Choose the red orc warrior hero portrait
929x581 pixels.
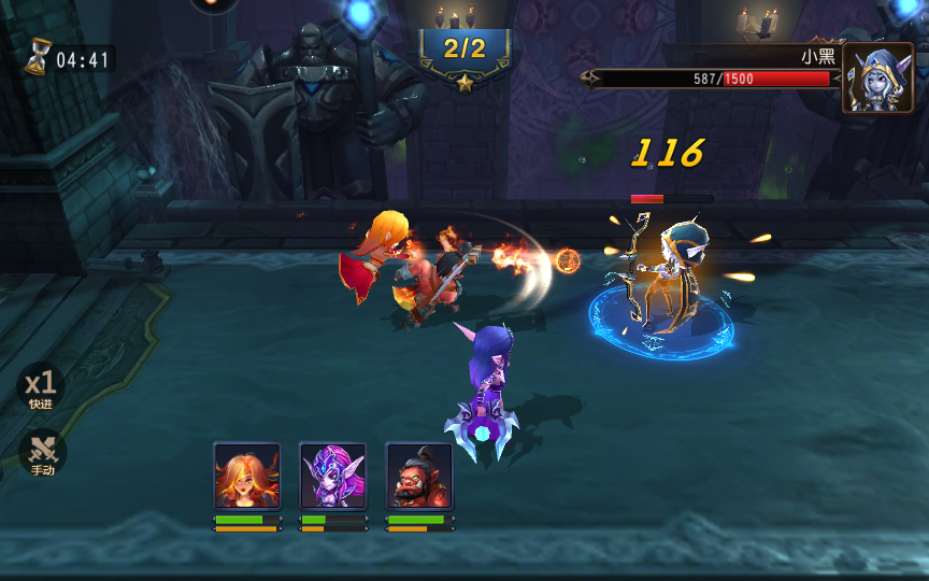419,476
